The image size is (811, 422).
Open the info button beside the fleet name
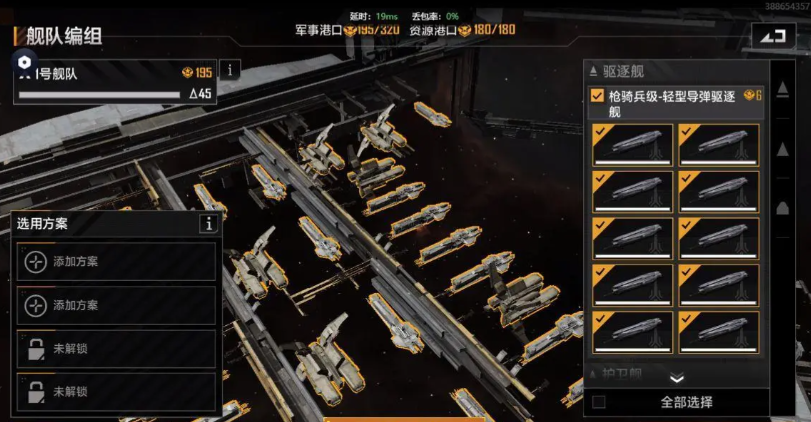point(230,70)
